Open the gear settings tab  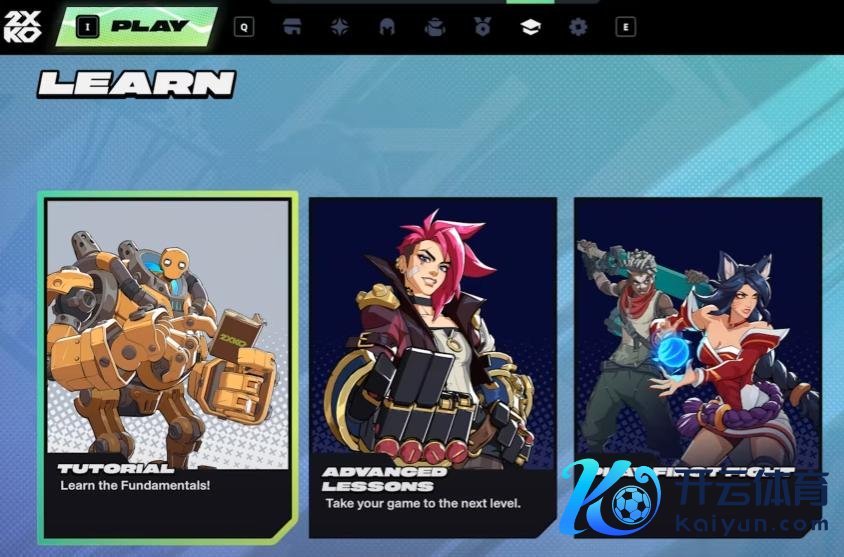578,27
